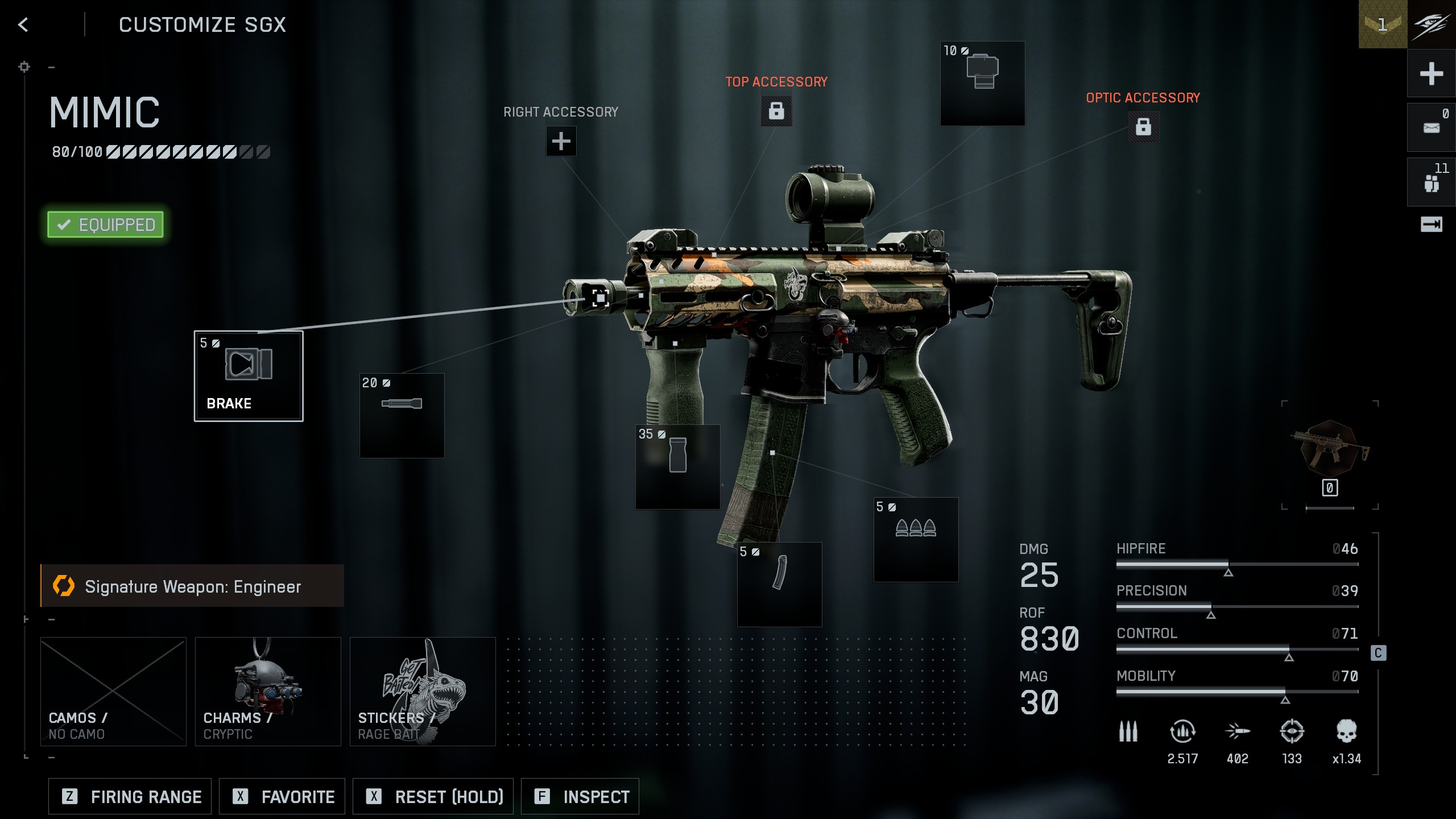Open the Stickers tile showing Rage Bait

coord(423,691)
